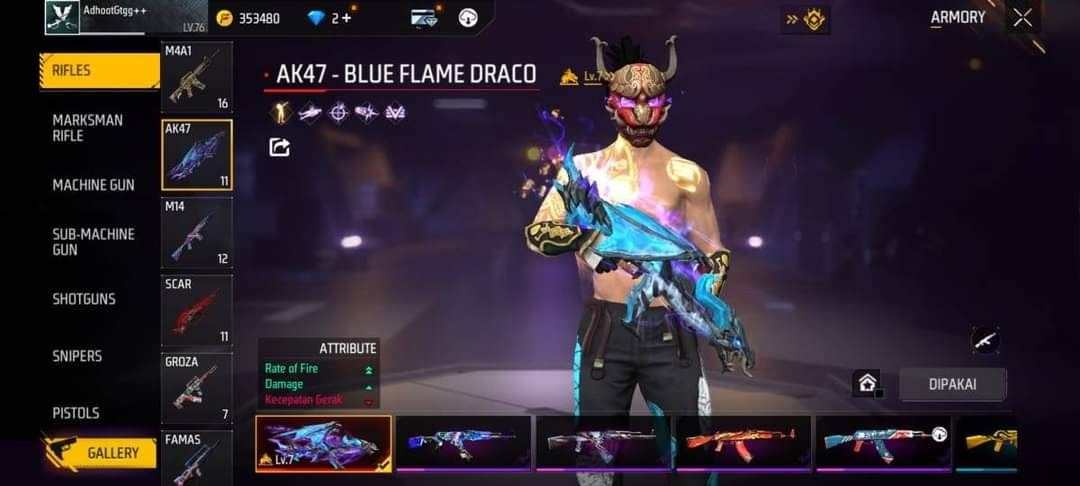Switch to the Snipers category
1080x486 pixels.
click(x=77, y=356)
